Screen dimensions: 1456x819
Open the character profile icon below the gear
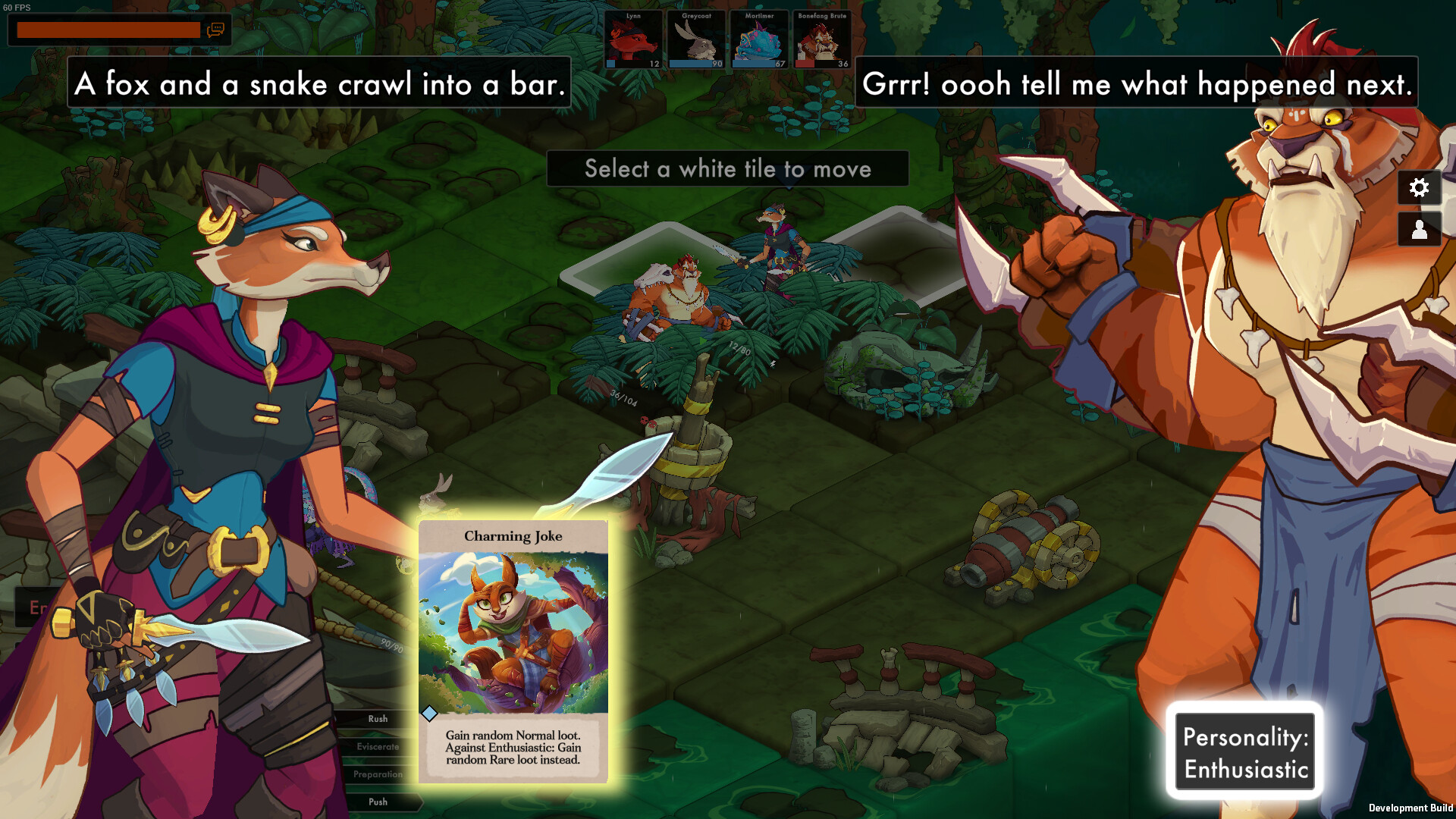[1420, 230]
